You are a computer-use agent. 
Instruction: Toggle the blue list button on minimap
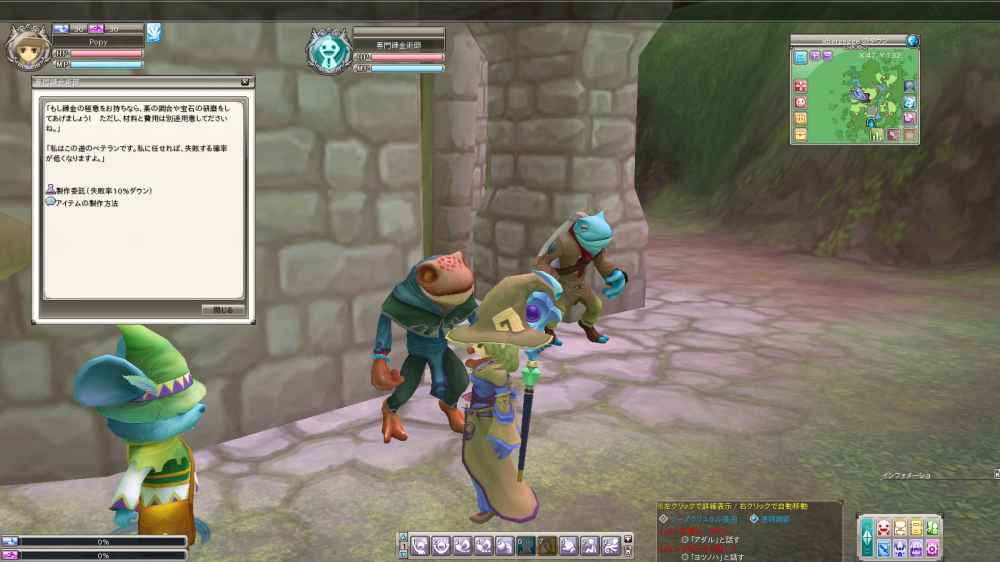pos(801,57)
